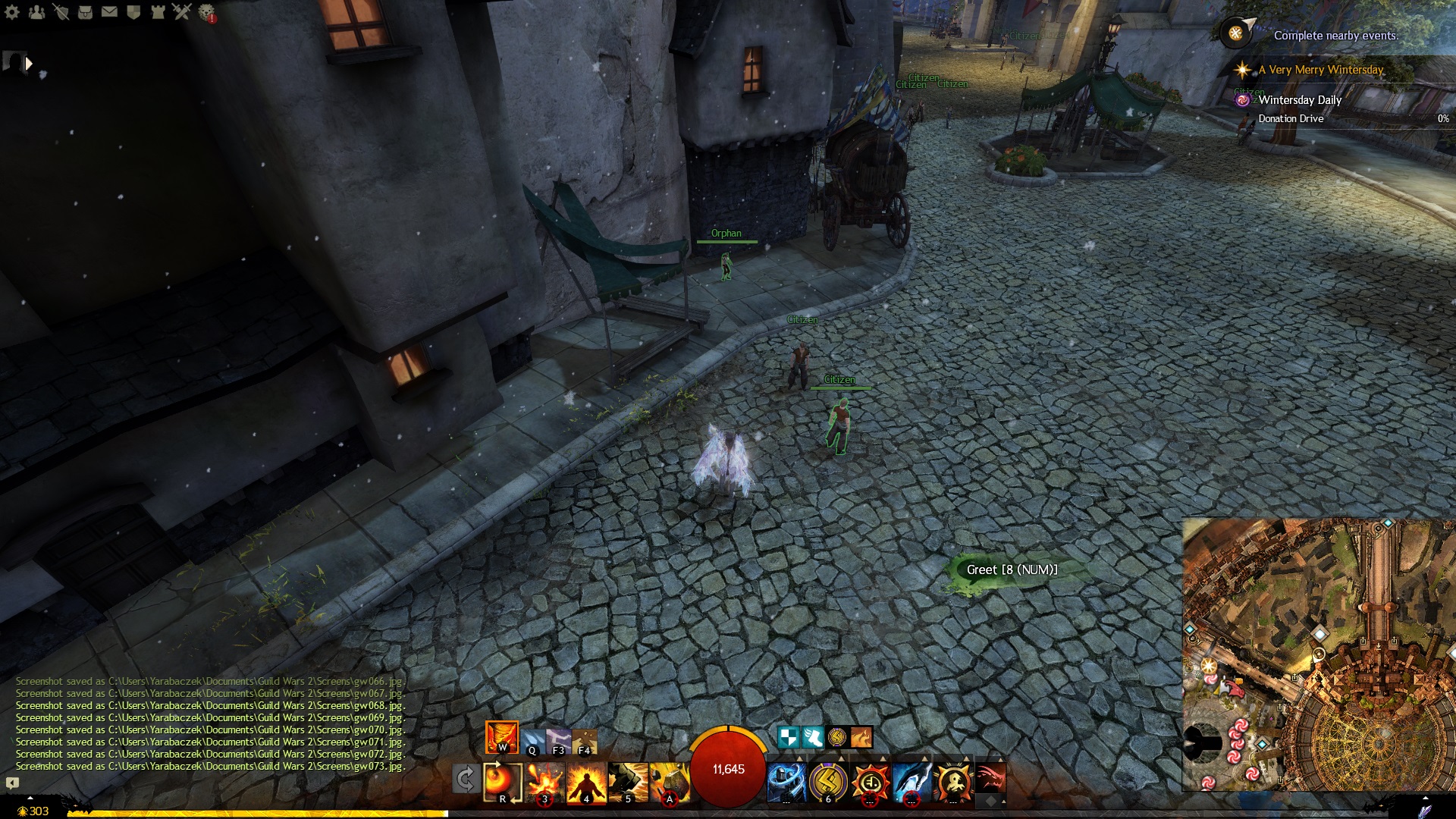The width and height of the screenshot is (1456, 819).
Task: Open the chat box speech bubble icon
Action: 12,783
